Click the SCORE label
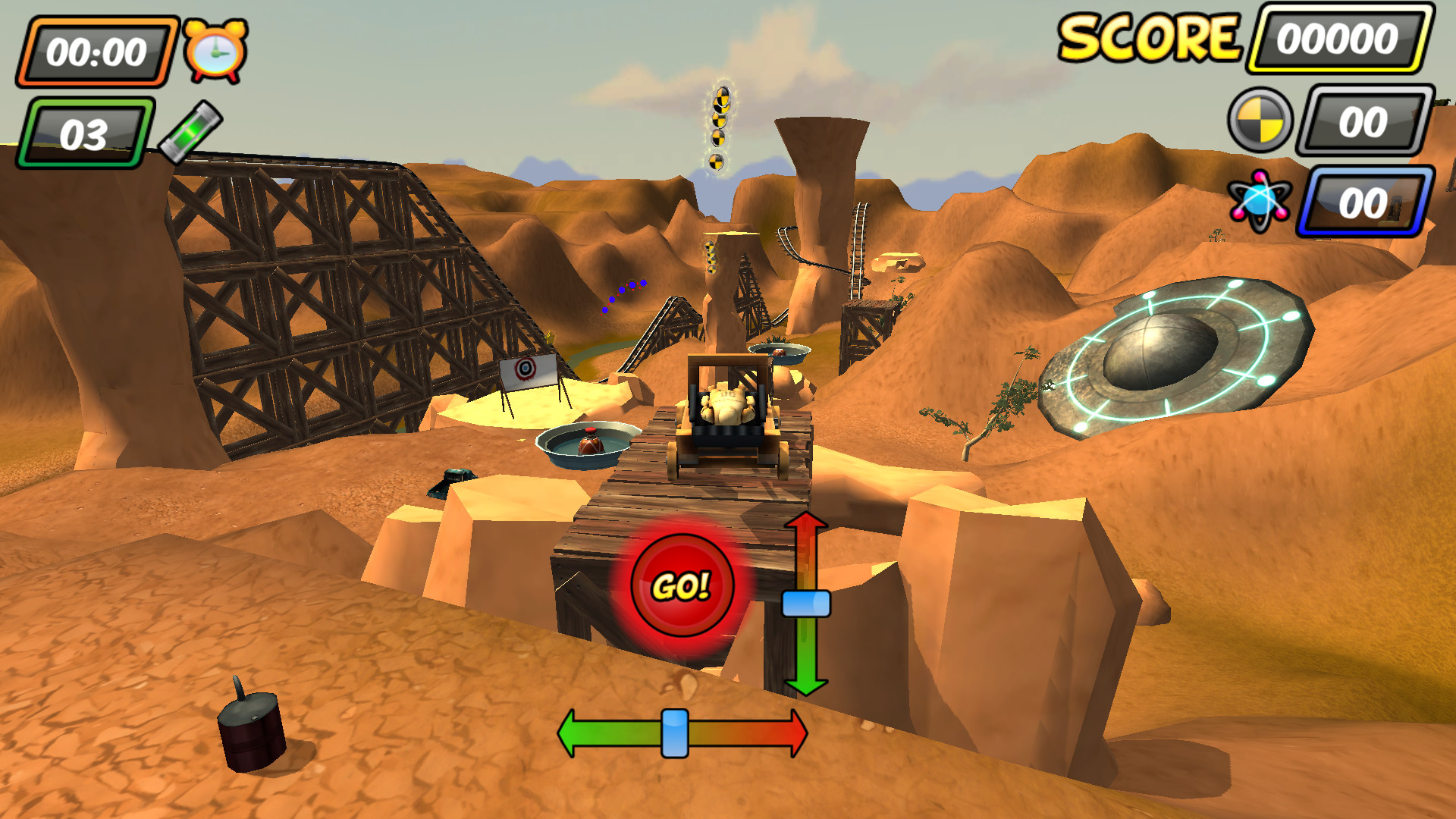 click(x=1153, y=38)
